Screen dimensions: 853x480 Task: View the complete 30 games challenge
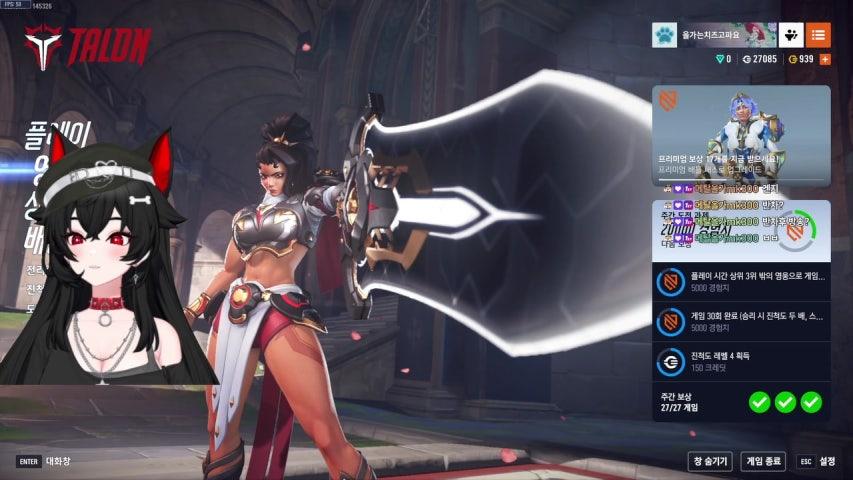pyautogui.click(x=741, y=321)
